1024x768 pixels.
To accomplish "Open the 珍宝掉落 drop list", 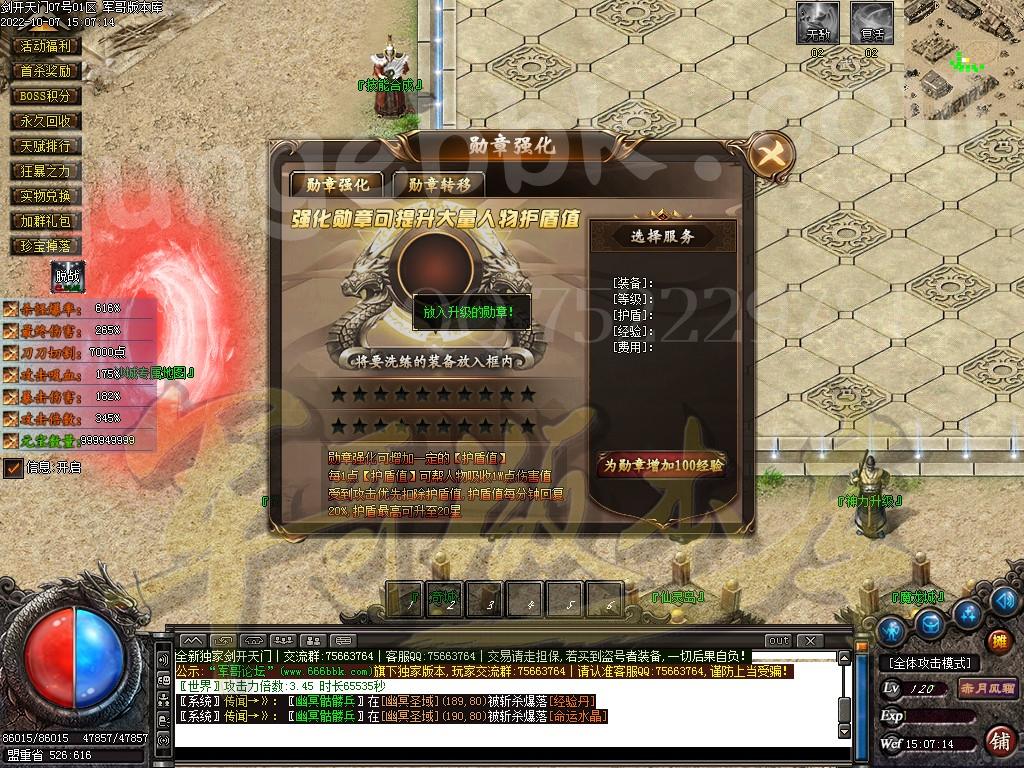I will pyautogui.click(x=46, y=246).
